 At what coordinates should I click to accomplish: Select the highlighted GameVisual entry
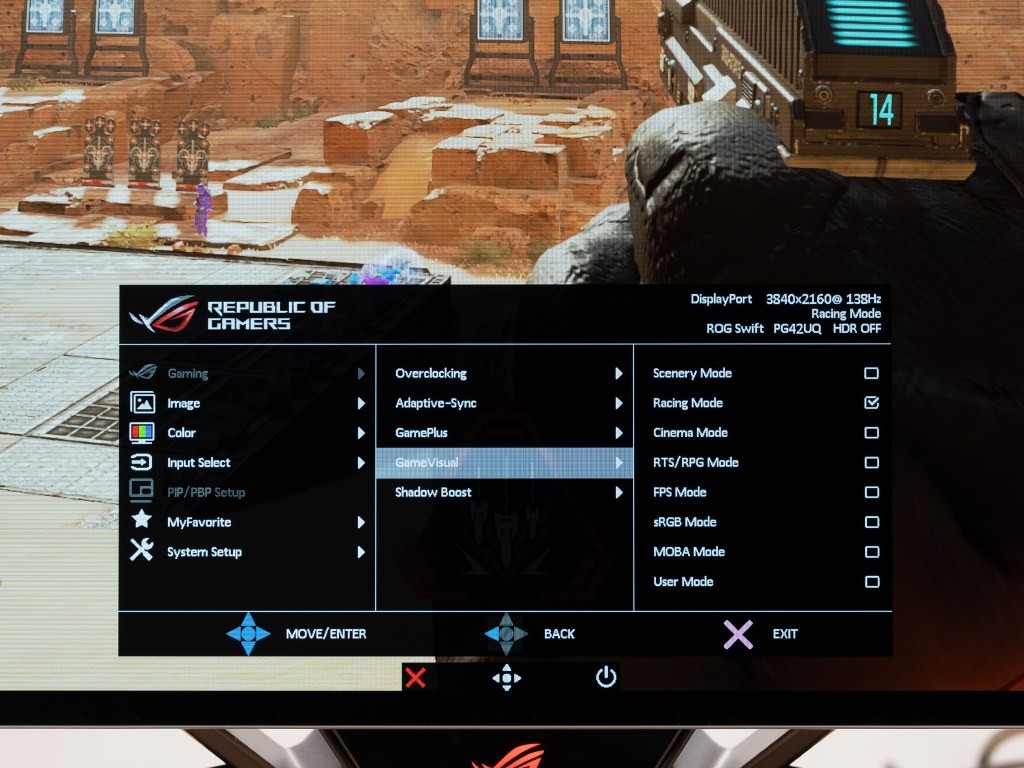click(427, 463)
